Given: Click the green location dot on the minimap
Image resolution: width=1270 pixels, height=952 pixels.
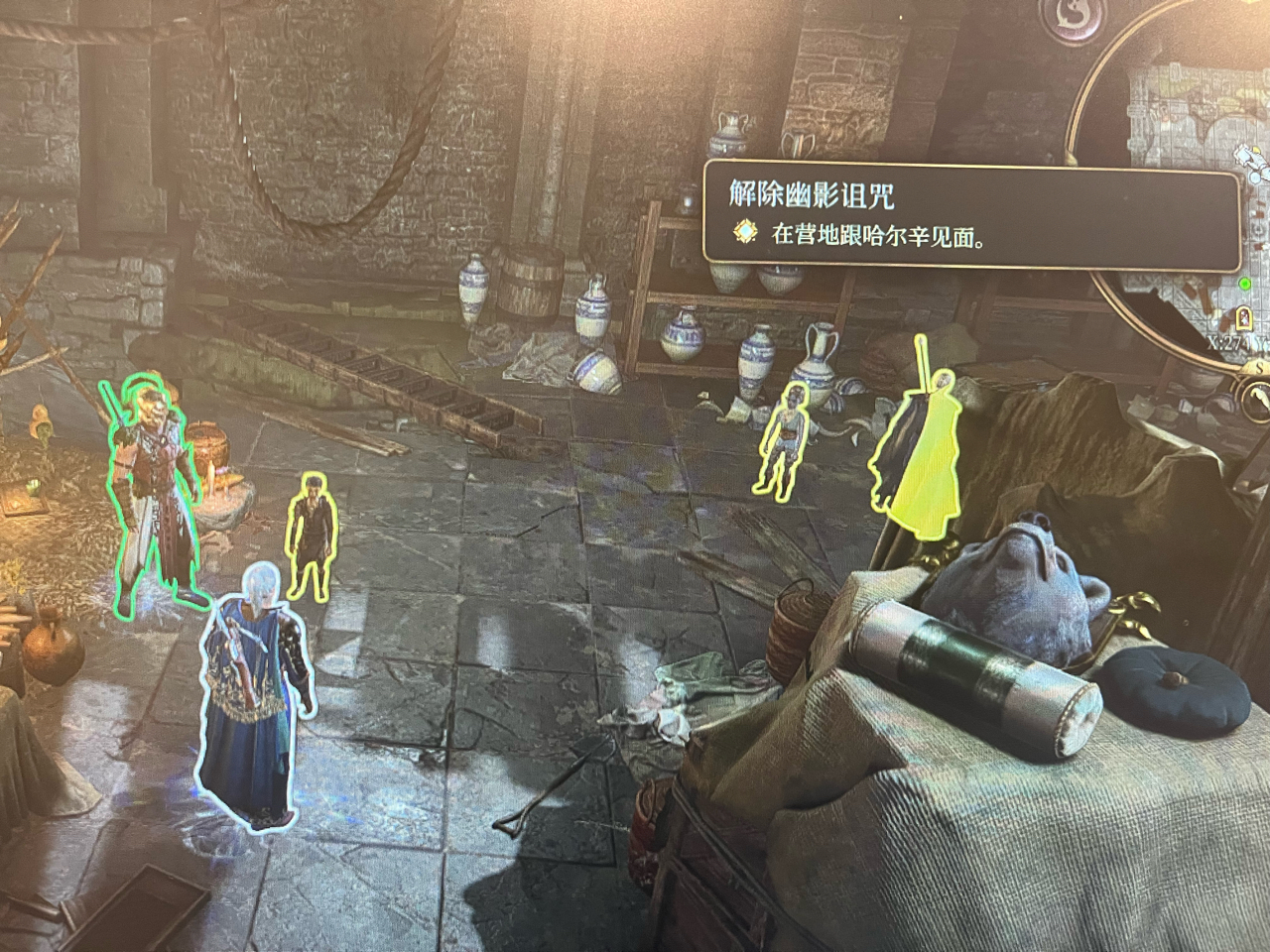Looking at the screenshot, I should [1245, 285].
